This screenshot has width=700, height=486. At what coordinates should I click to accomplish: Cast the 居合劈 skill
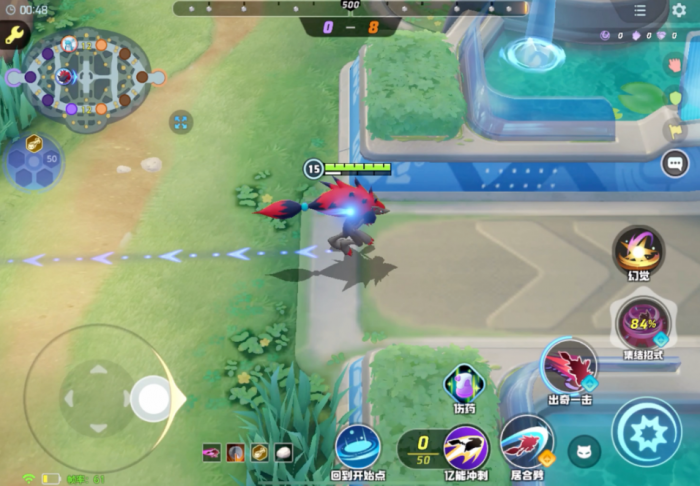[x=526, y=440]
